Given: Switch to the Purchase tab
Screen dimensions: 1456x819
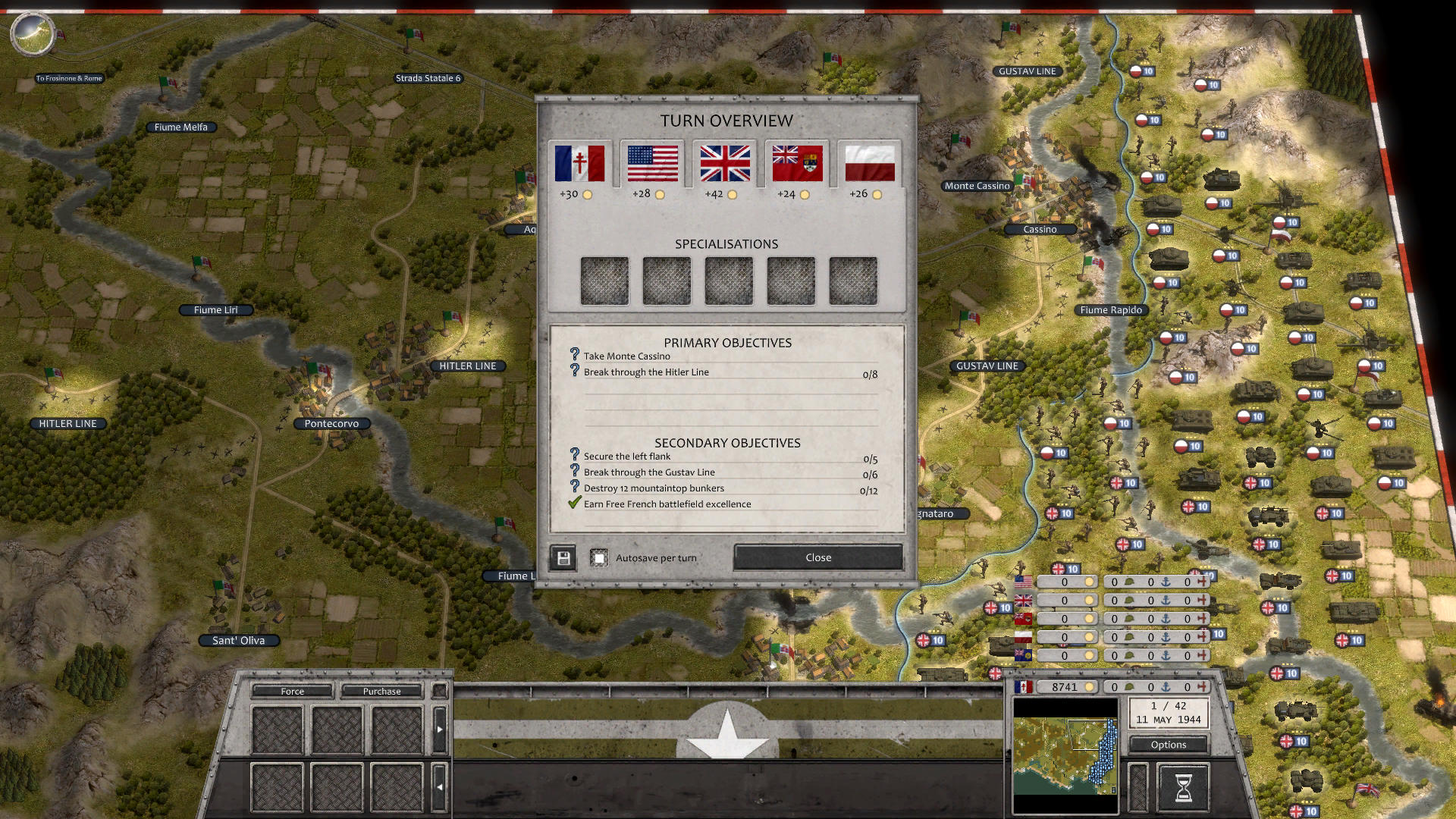Looking at the screenshot, I should tap(381, 691).
